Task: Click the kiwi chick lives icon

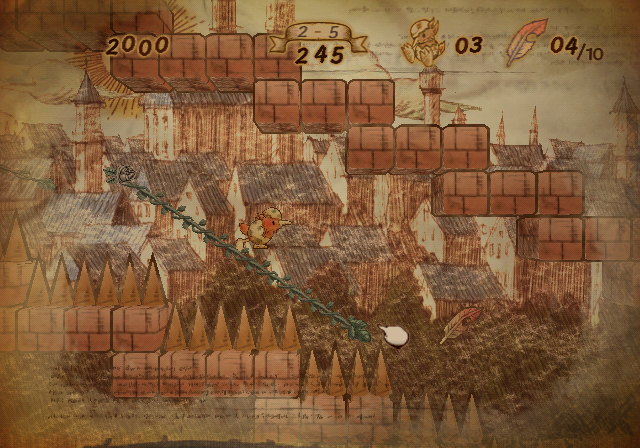Action: [419, 47]
